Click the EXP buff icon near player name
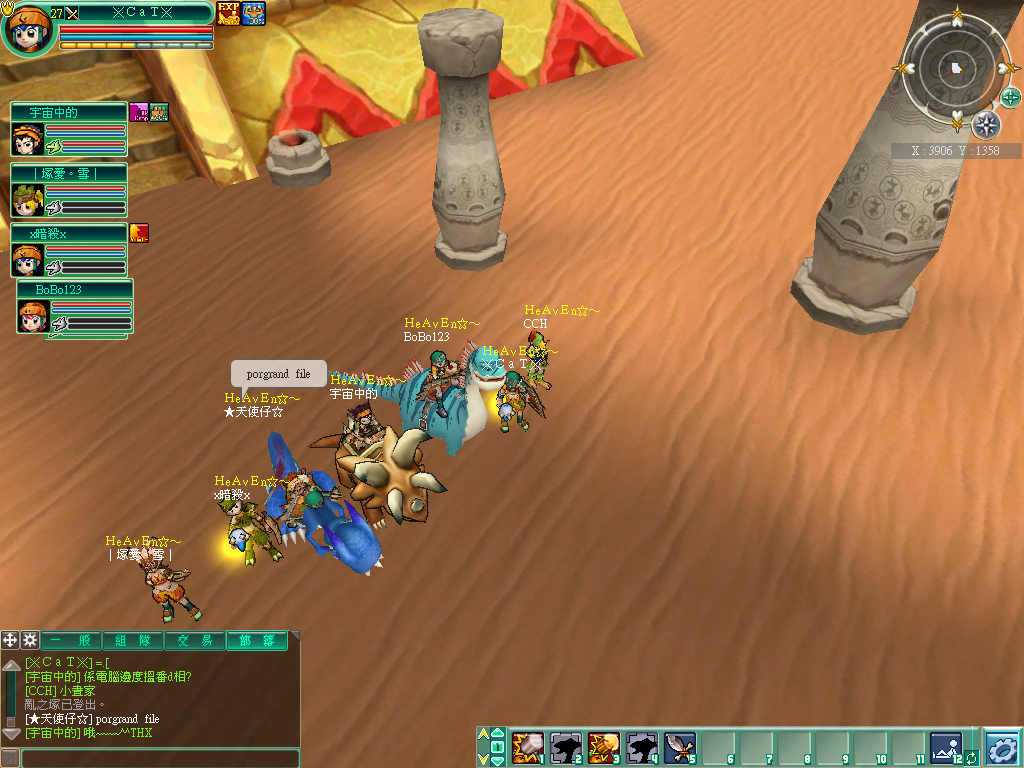The height and width of the screenshot is (768, 1024). [228, 13]
